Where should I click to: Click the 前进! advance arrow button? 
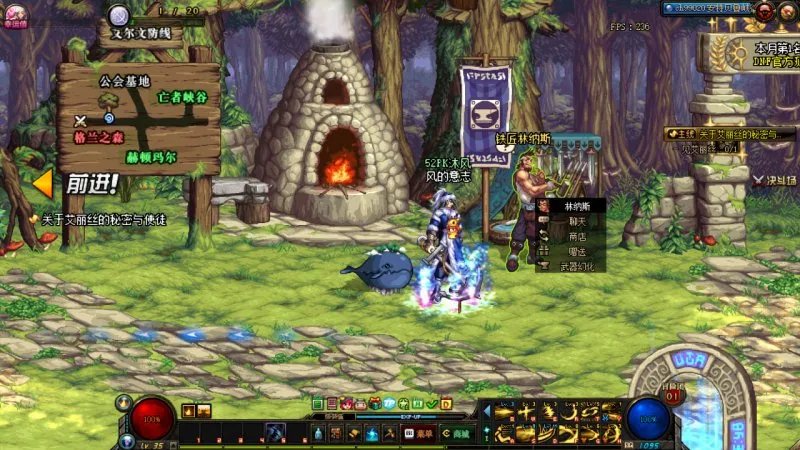tap(76, 185)
